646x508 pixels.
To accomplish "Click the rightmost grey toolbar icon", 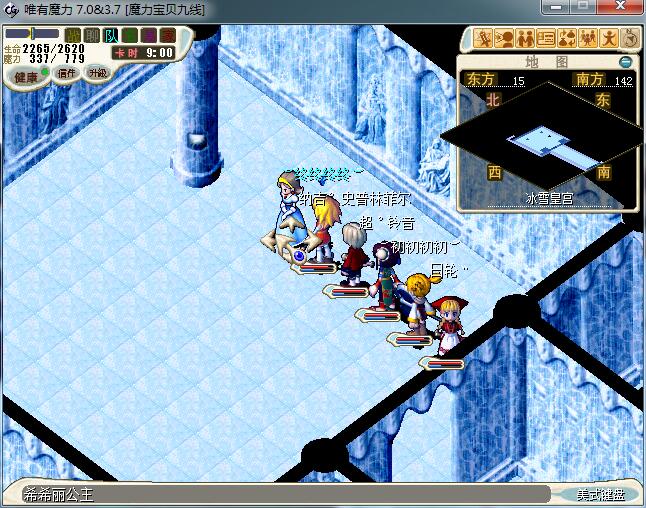I will [x=630, y=39].
